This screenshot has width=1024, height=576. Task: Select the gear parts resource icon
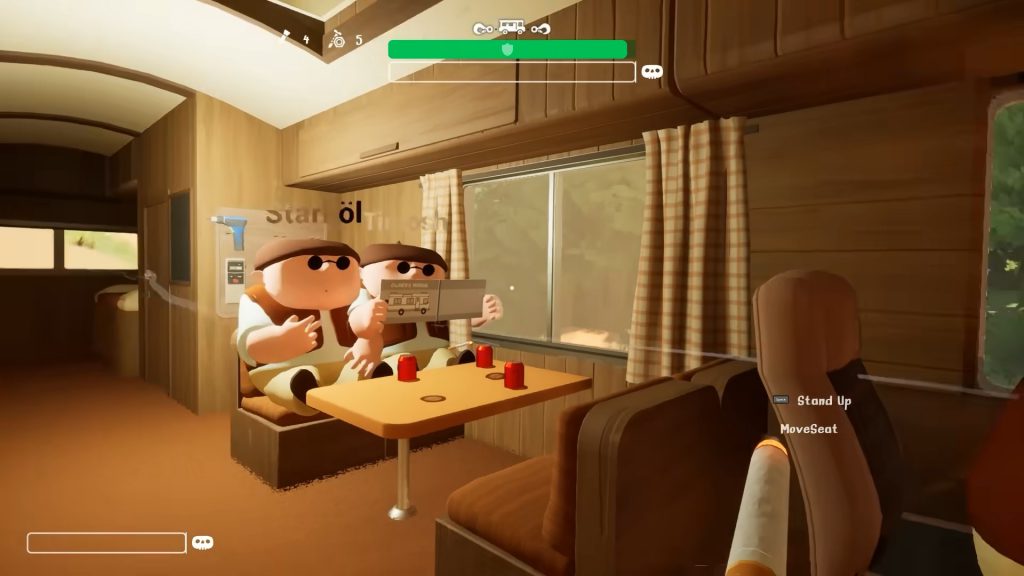(338, 40)
